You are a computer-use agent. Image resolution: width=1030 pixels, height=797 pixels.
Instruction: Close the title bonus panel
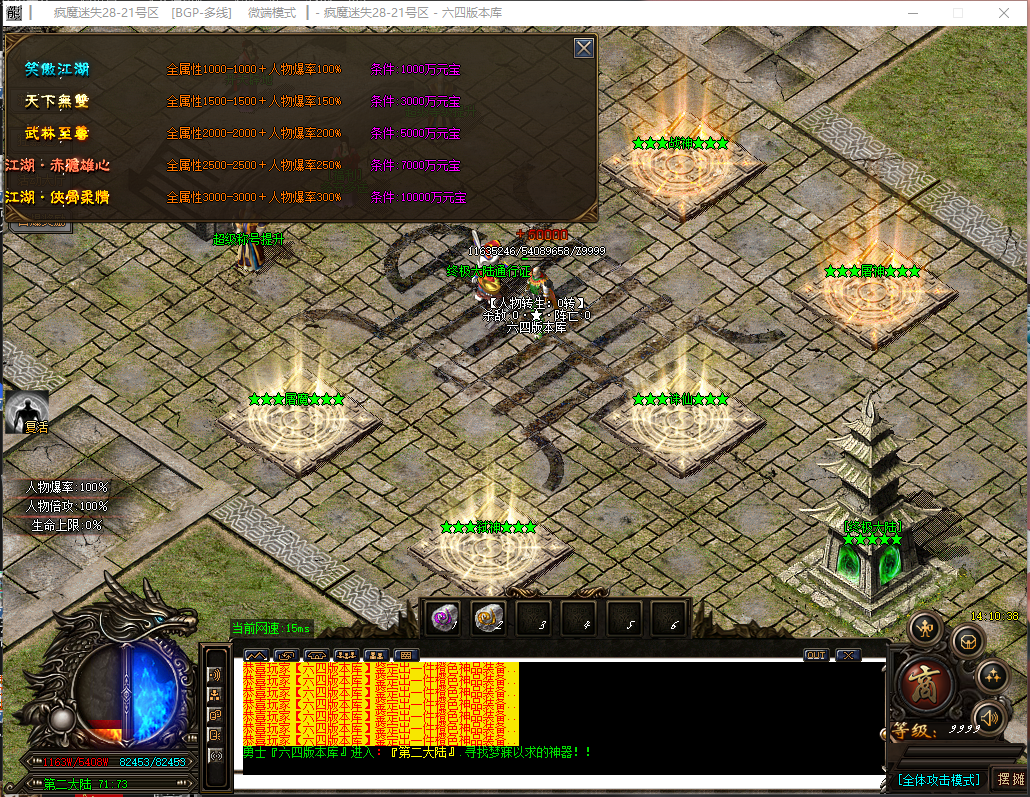(x=584, y=48)
